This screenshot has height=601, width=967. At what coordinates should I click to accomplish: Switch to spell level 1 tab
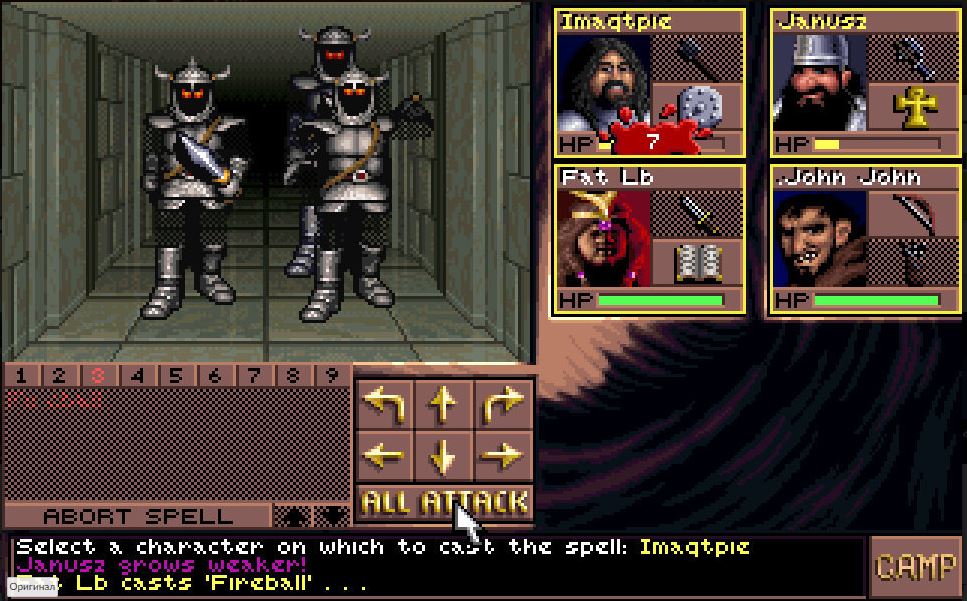pyautogui.click(x=21, y=376)
